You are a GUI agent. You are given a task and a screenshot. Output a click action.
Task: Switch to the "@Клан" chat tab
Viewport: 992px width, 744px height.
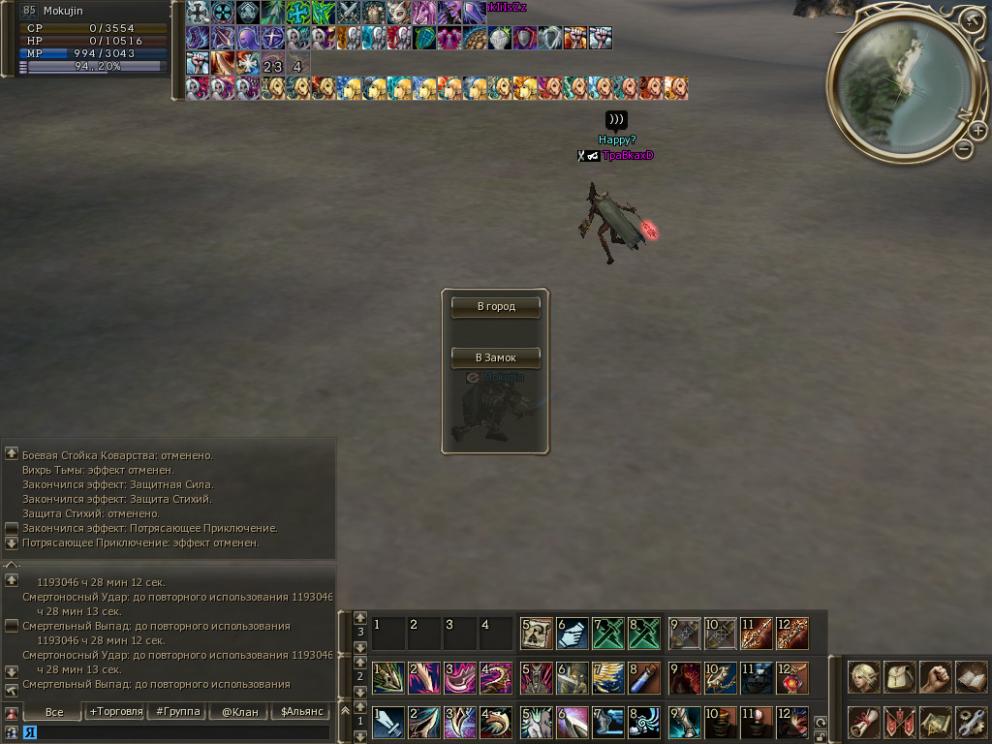pyautogui.click(x=239, y=712)
